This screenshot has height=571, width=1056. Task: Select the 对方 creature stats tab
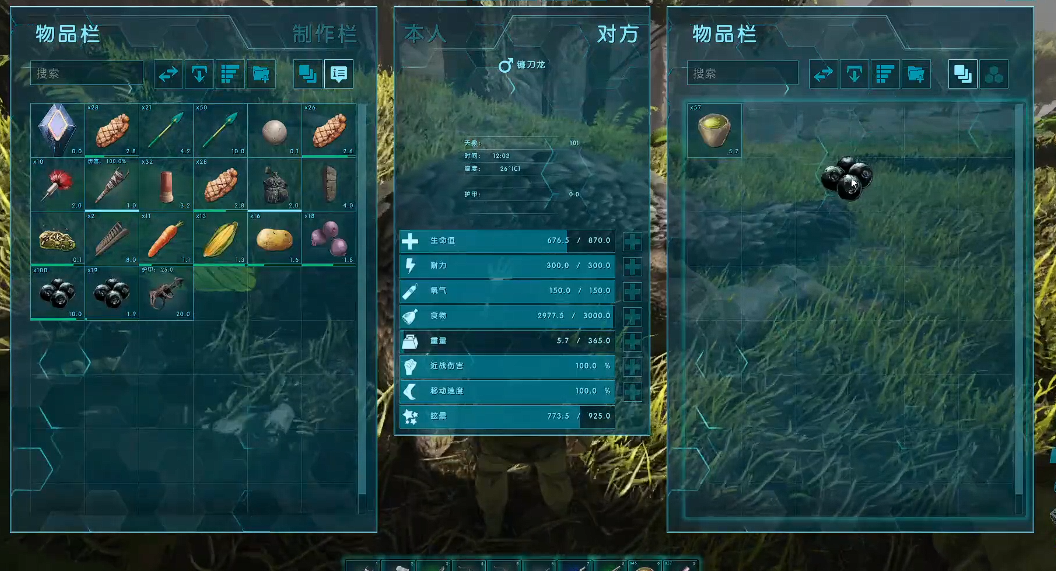coord(616,34)
